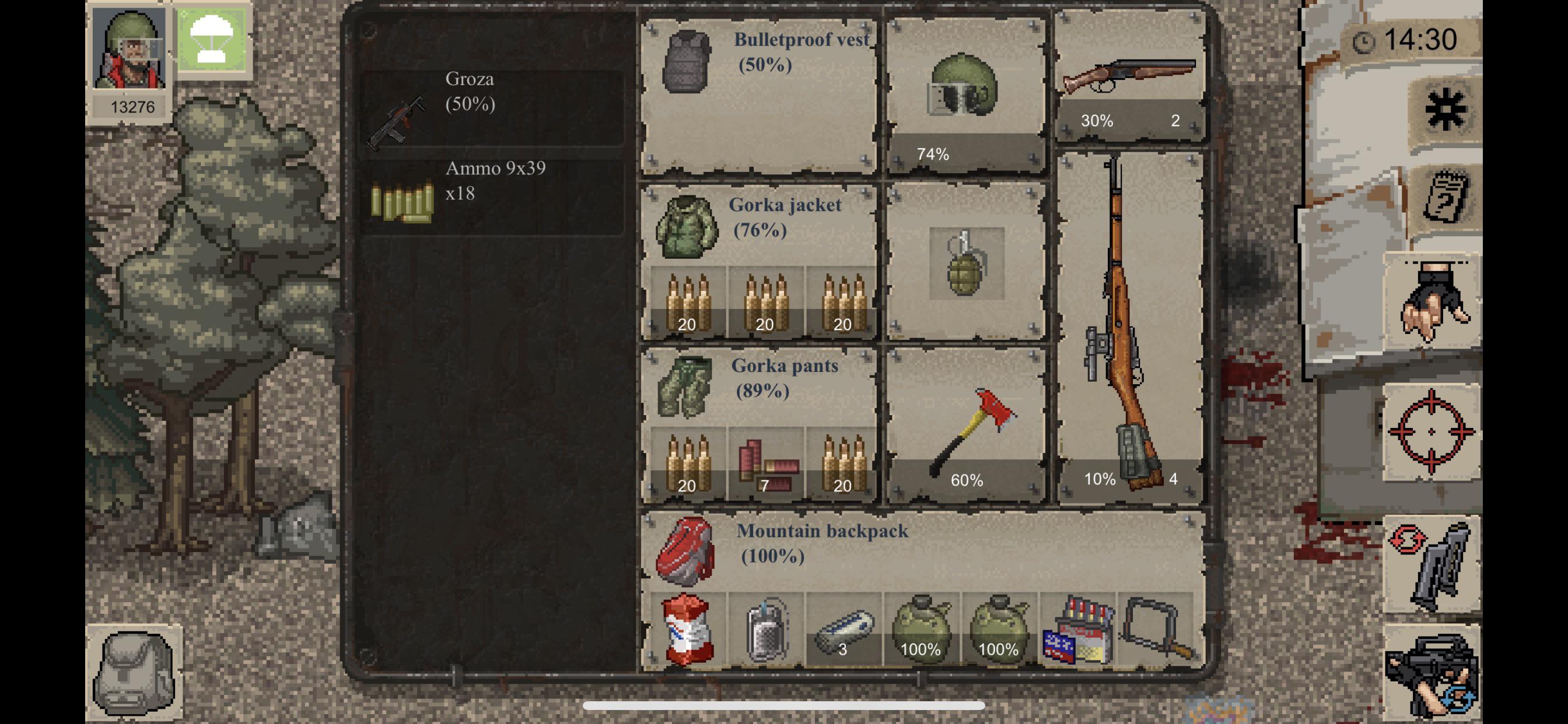Select the bandage roll stack of three
This screenshot has width=1568, height=724.
point(843,631)
